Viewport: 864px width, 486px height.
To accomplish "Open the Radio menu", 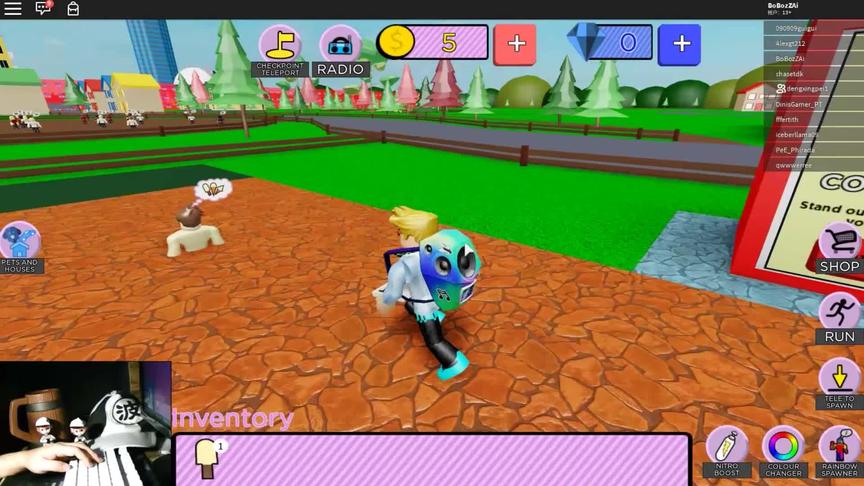I will 340,50.
